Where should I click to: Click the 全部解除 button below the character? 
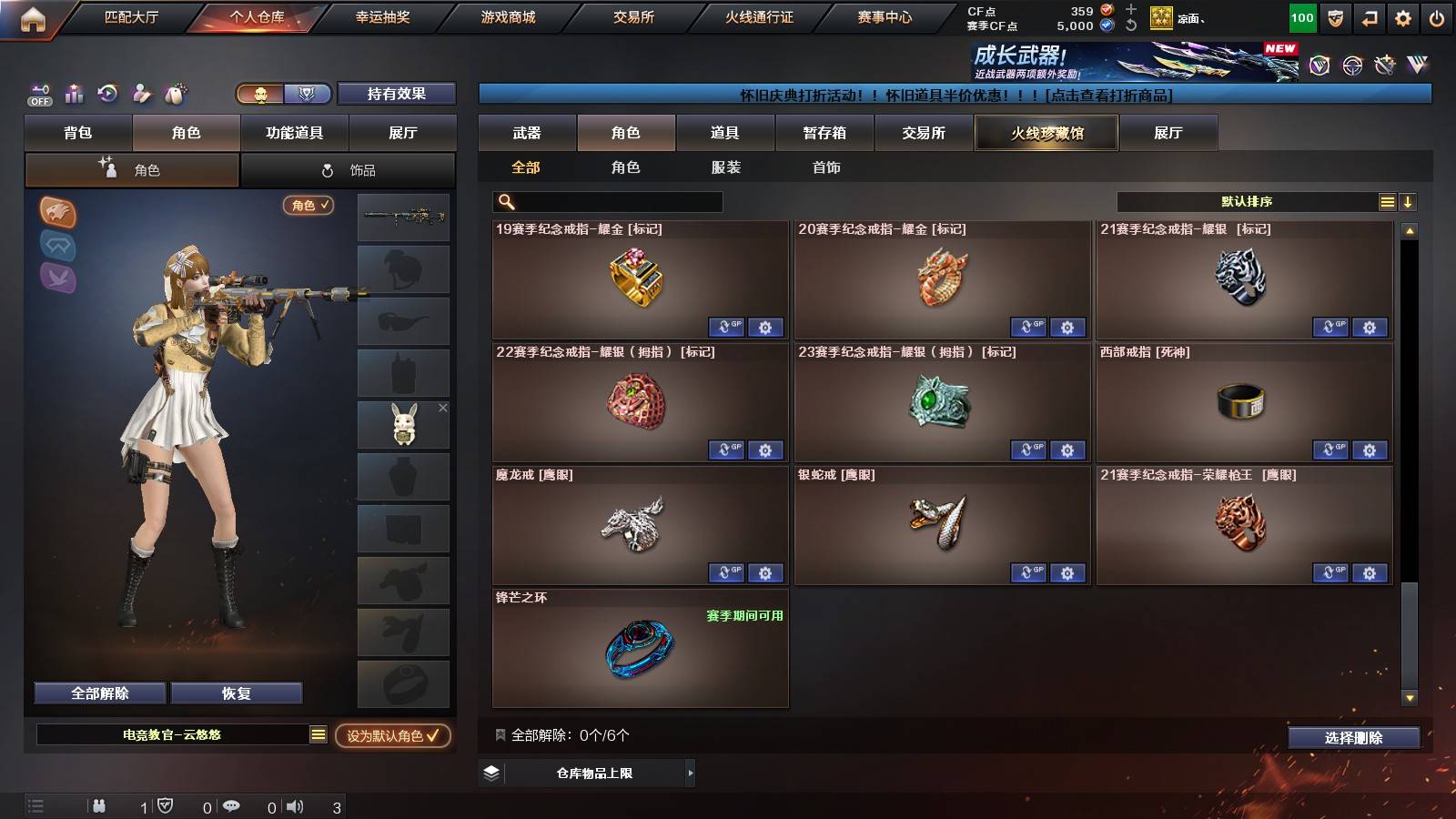point(98,693)
